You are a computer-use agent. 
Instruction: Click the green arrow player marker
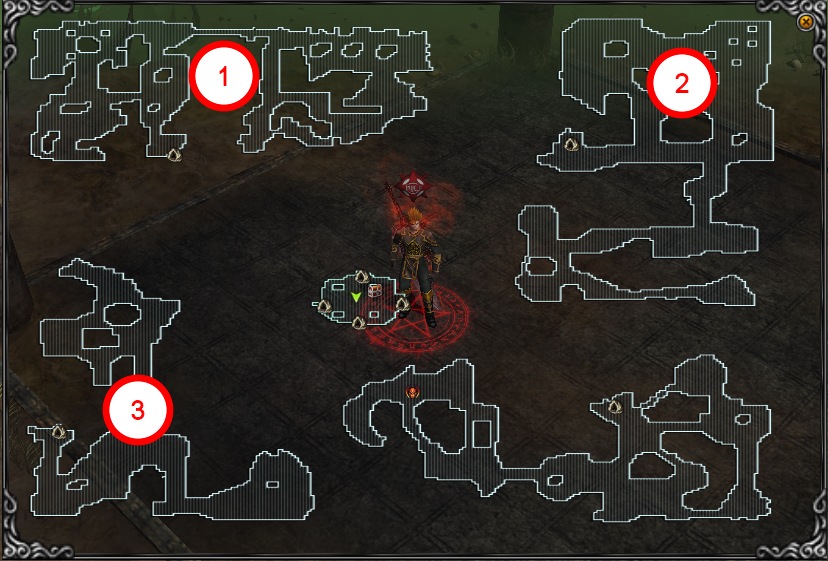coord(356,297)
